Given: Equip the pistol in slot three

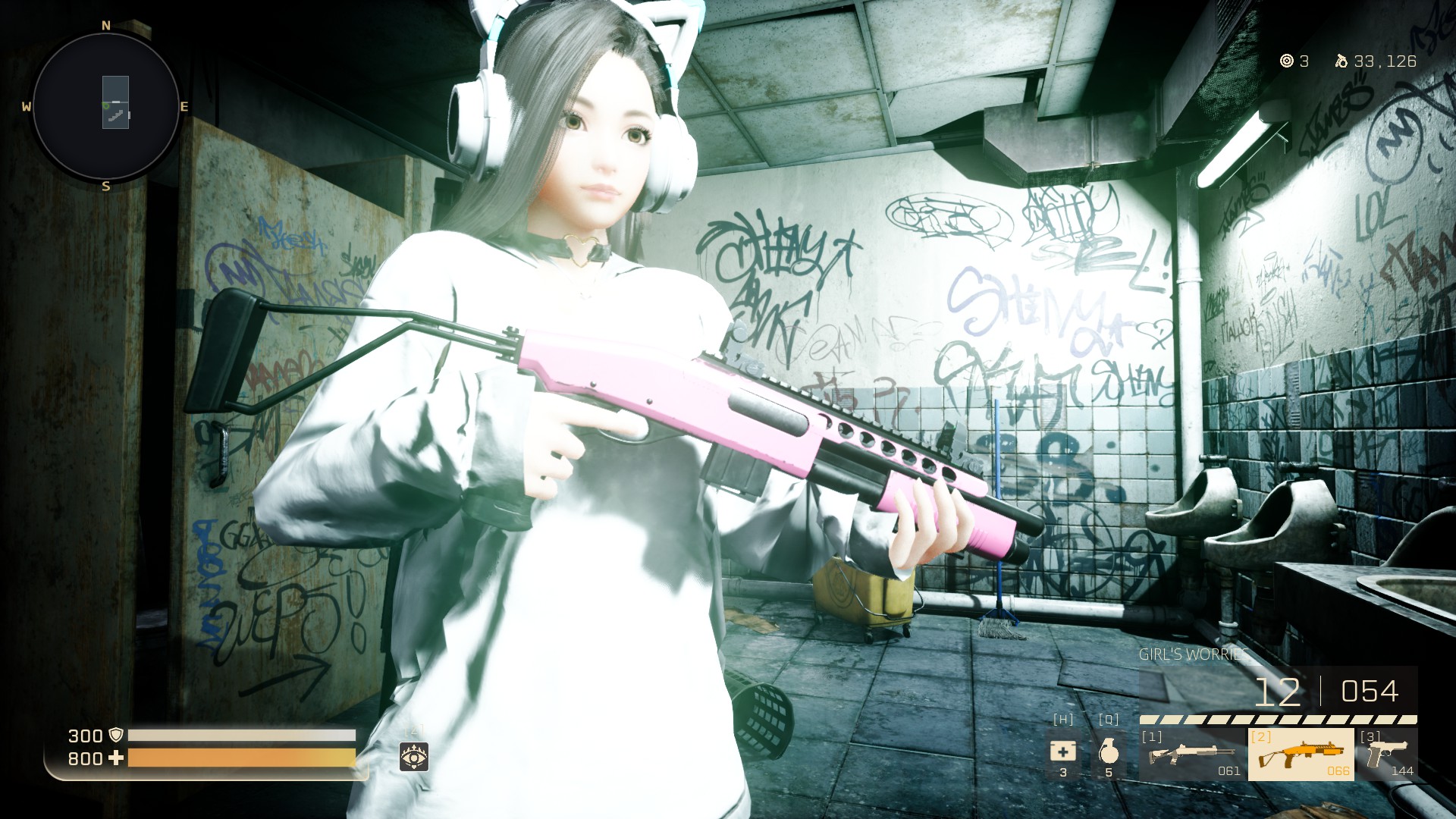Looking at the screenshot, I should [x=1387, y=755].
